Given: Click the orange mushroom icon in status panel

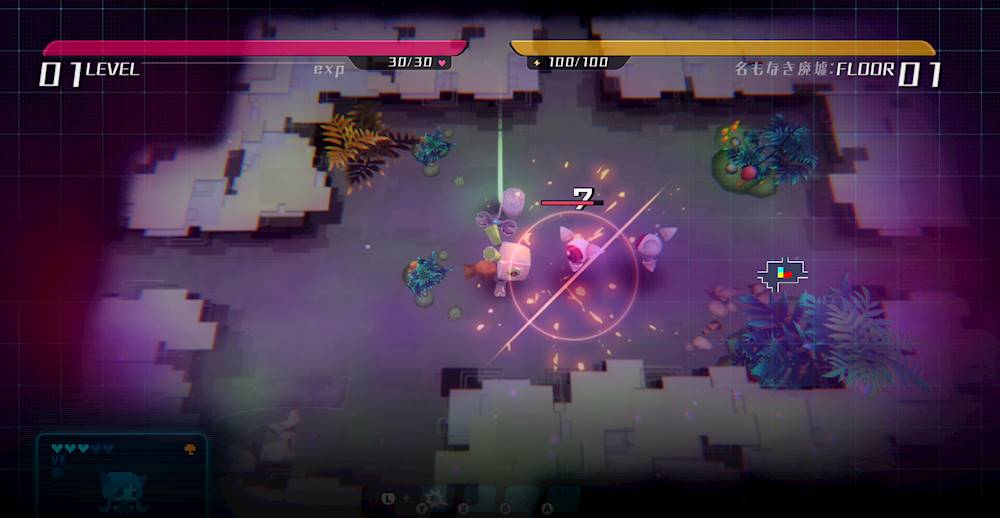Looking at the screenshot, I should (189, 450).
